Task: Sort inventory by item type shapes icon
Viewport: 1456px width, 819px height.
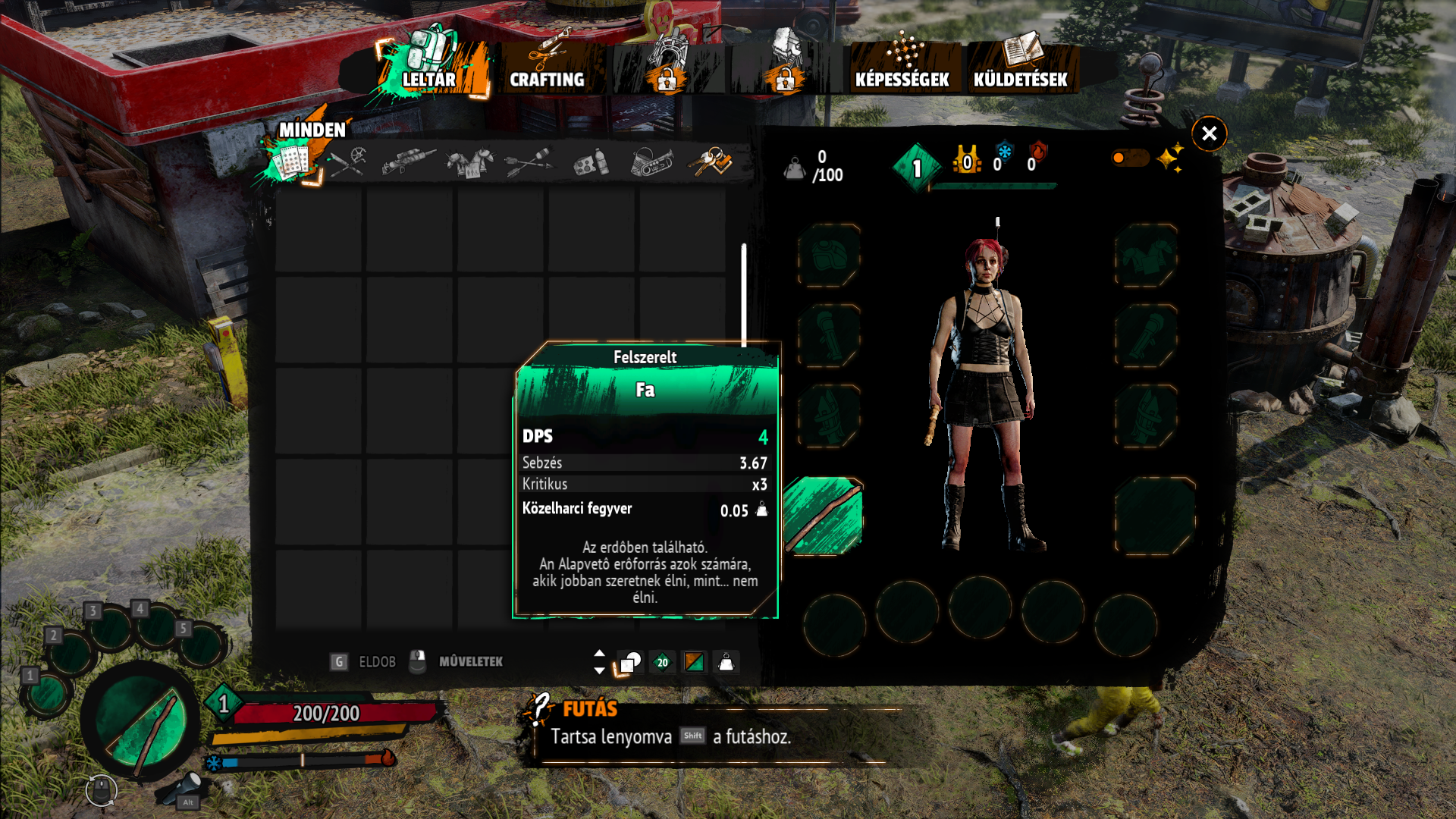Action: [629, 663]
